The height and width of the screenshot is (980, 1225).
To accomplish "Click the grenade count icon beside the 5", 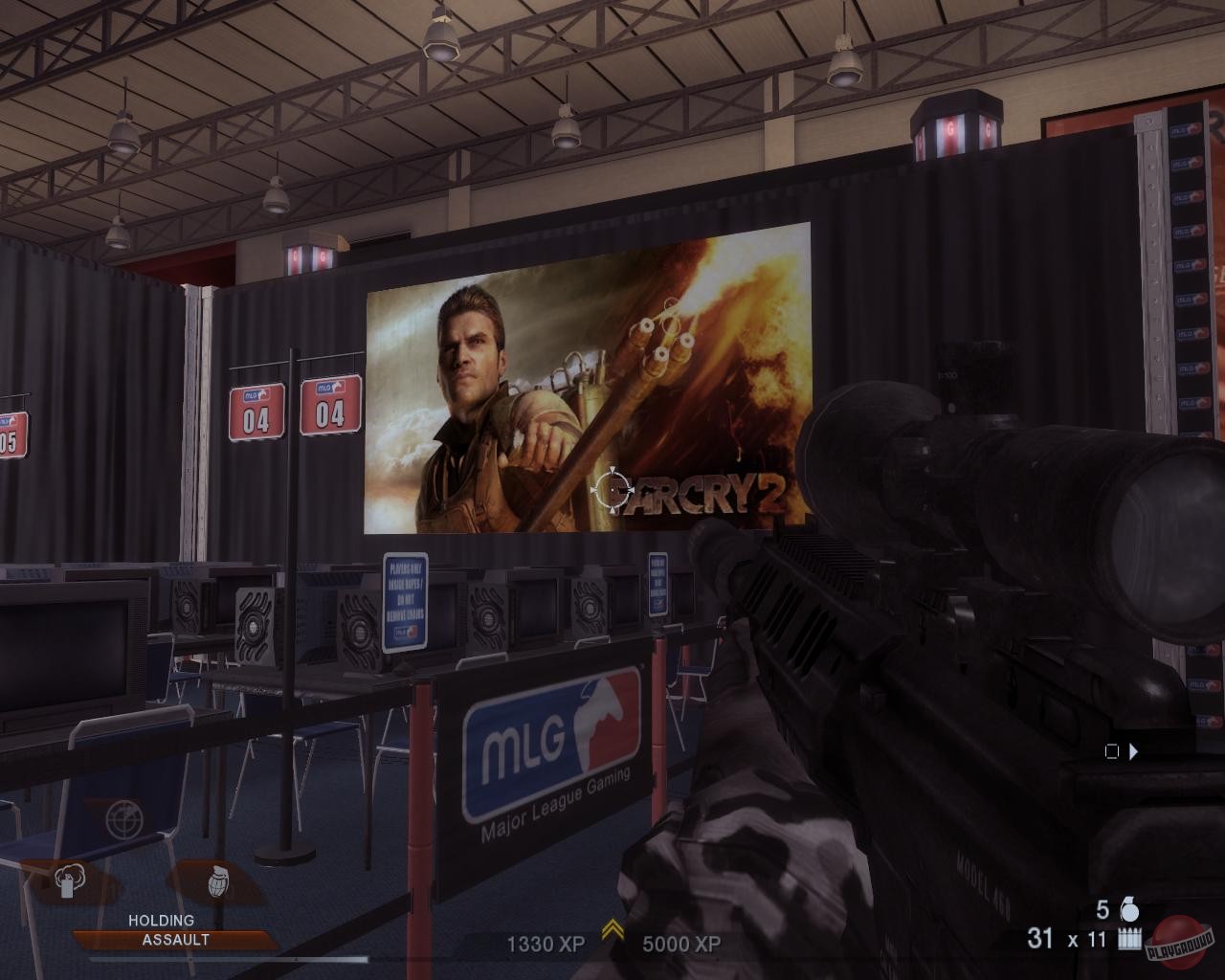I will [1129, 908].
